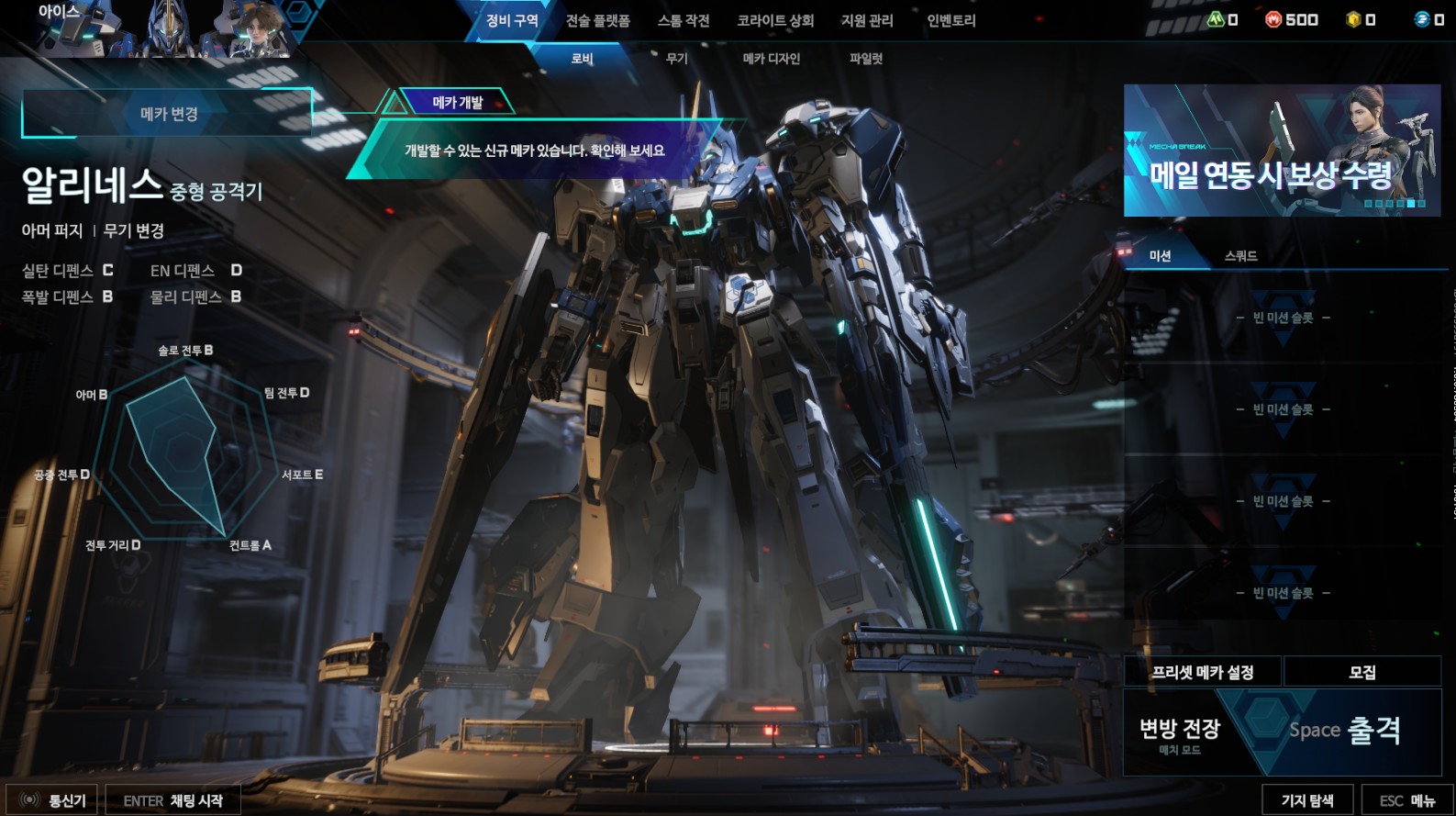Click the 모집 recruit button

(1362, 672)
